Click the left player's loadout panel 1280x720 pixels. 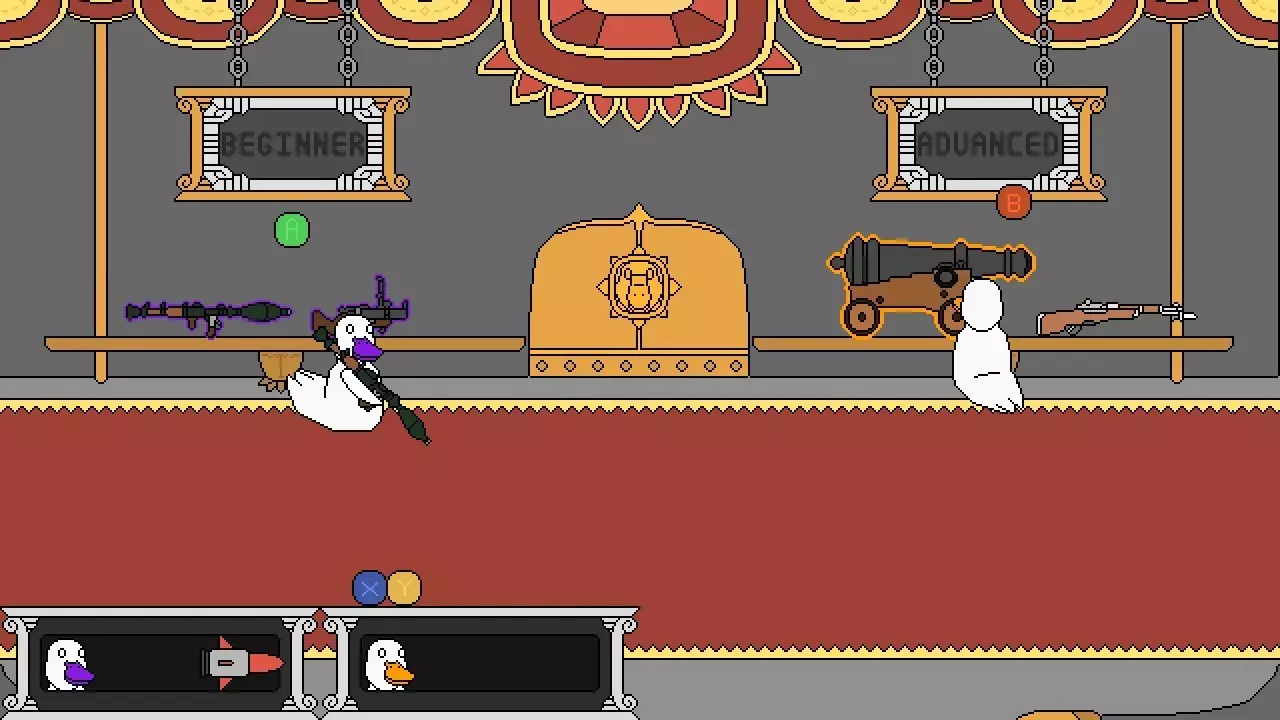tap(160, 661)
